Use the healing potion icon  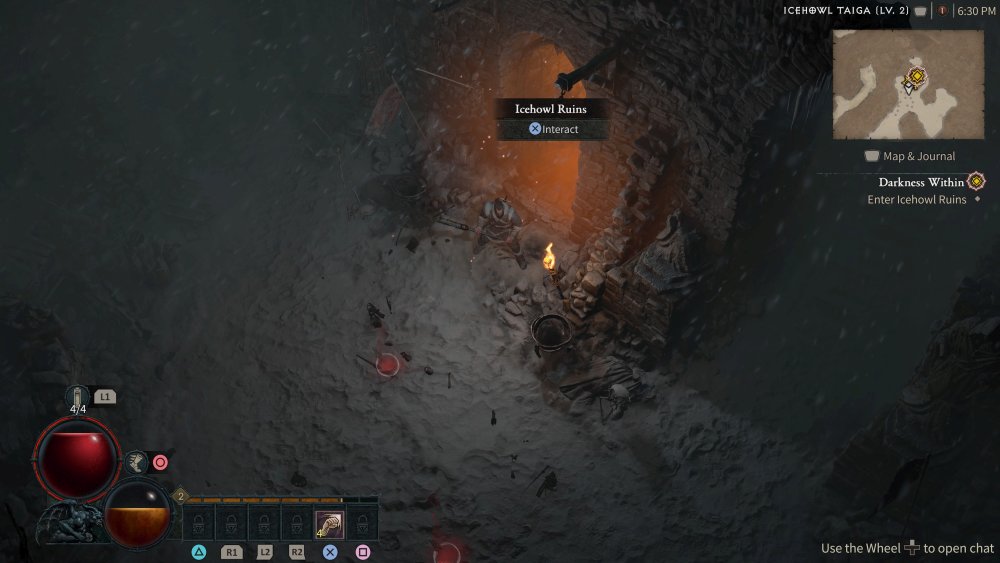click(78, 397)
